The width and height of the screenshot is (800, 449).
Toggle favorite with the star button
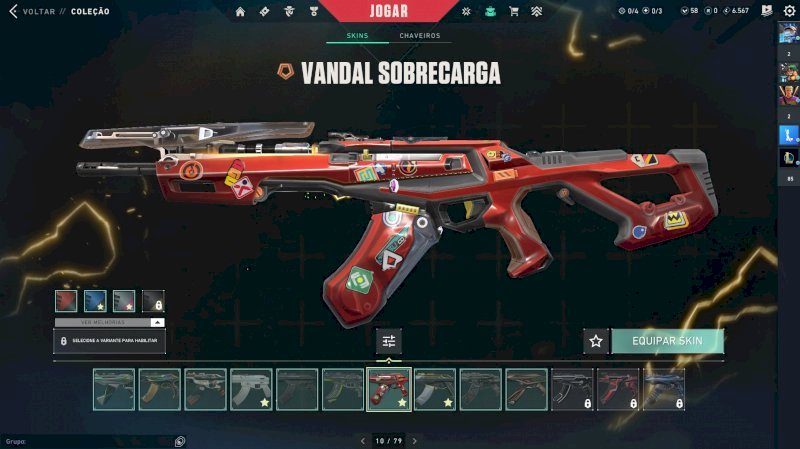596,341
